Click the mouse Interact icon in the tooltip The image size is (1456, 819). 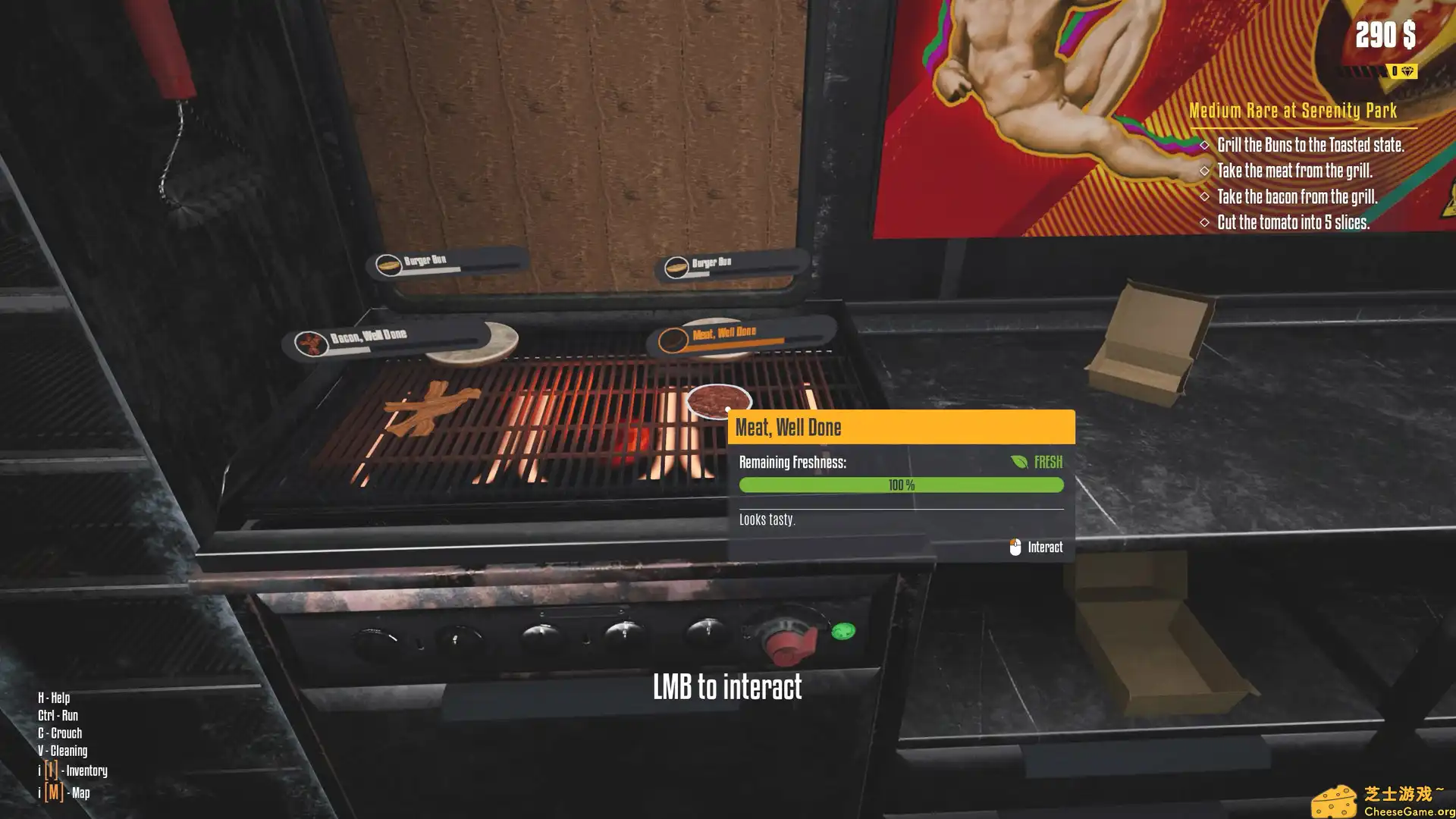point(1015,545)
